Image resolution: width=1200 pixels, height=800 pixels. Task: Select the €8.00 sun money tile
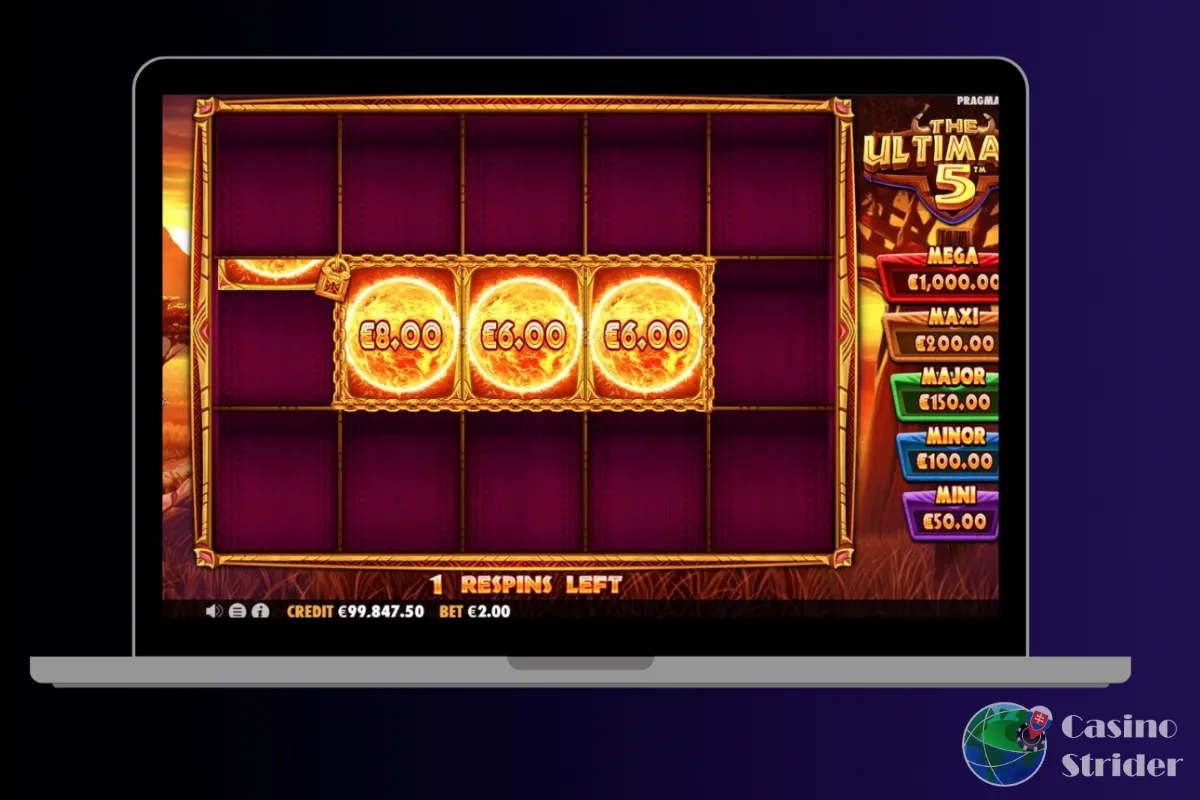tap(399, 334)
